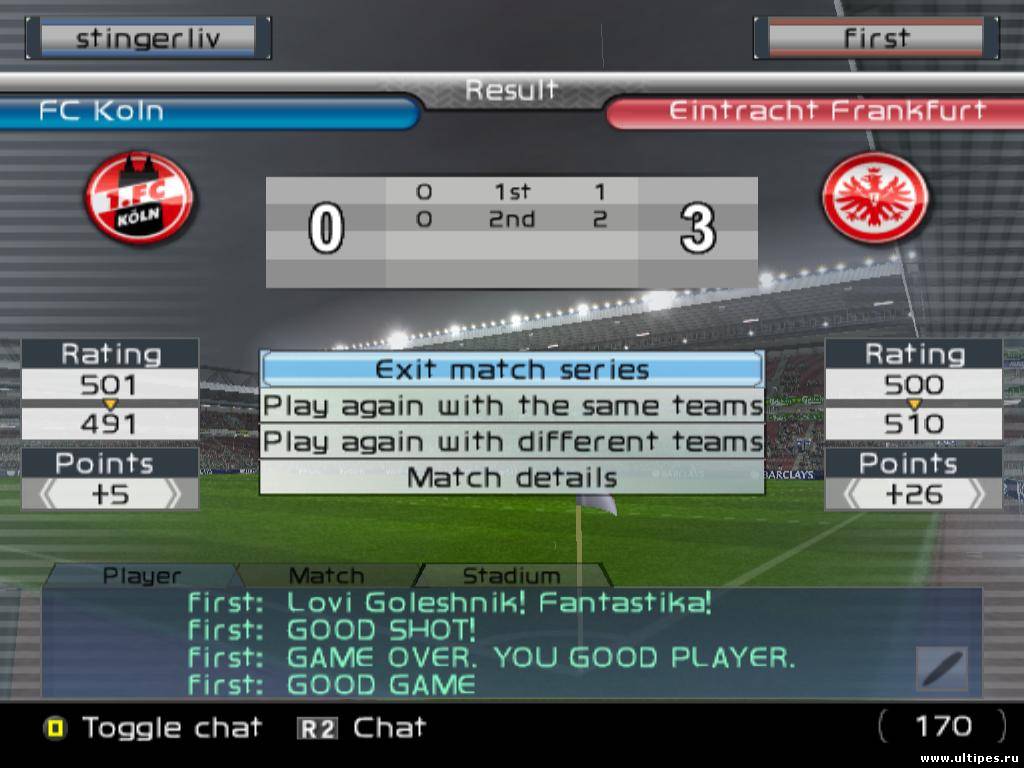
Task: Choose Play again with the same teams
Action: (511, 406)
